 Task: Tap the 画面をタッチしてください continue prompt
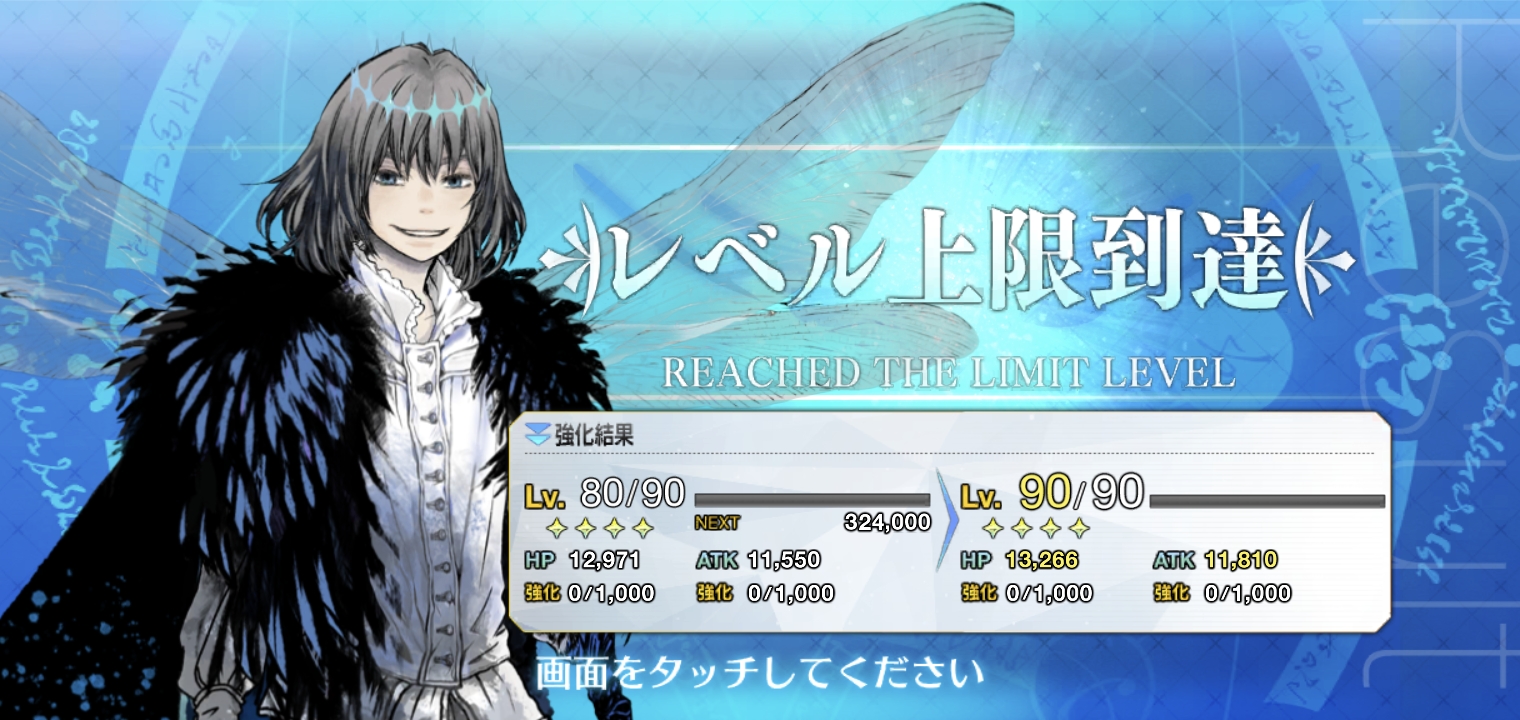coord(759,674)
